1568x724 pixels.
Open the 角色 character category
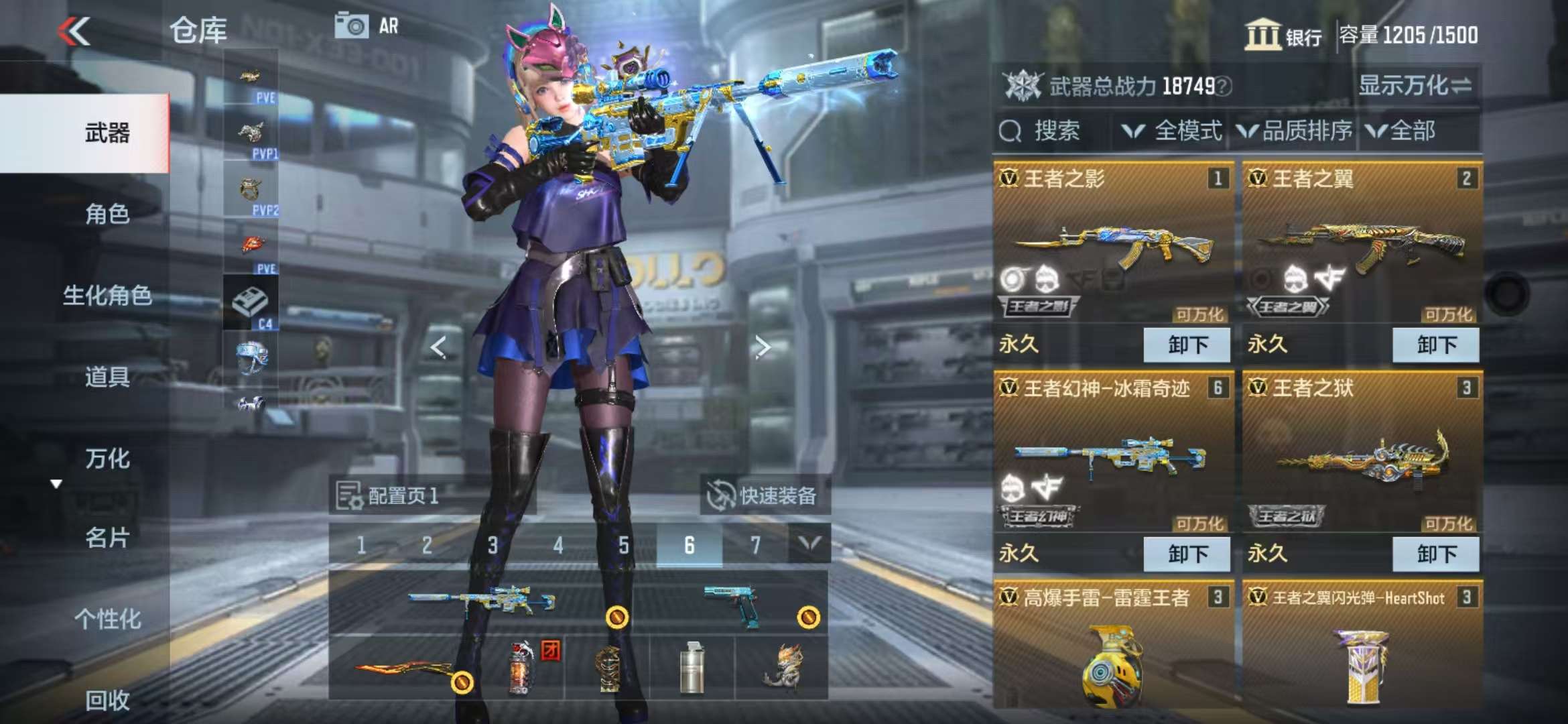(107, 215)
